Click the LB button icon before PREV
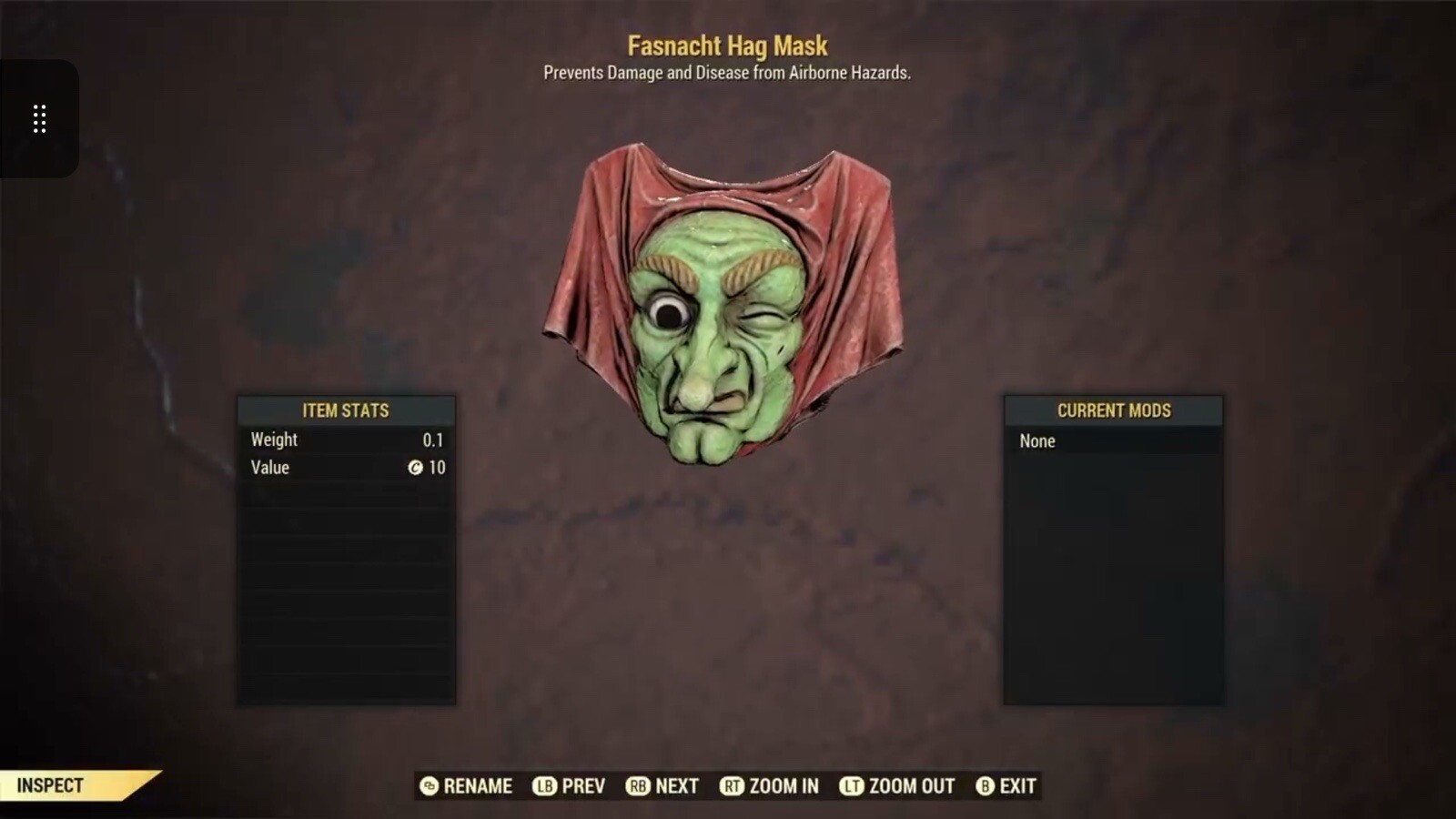 [x=543, y=786]
